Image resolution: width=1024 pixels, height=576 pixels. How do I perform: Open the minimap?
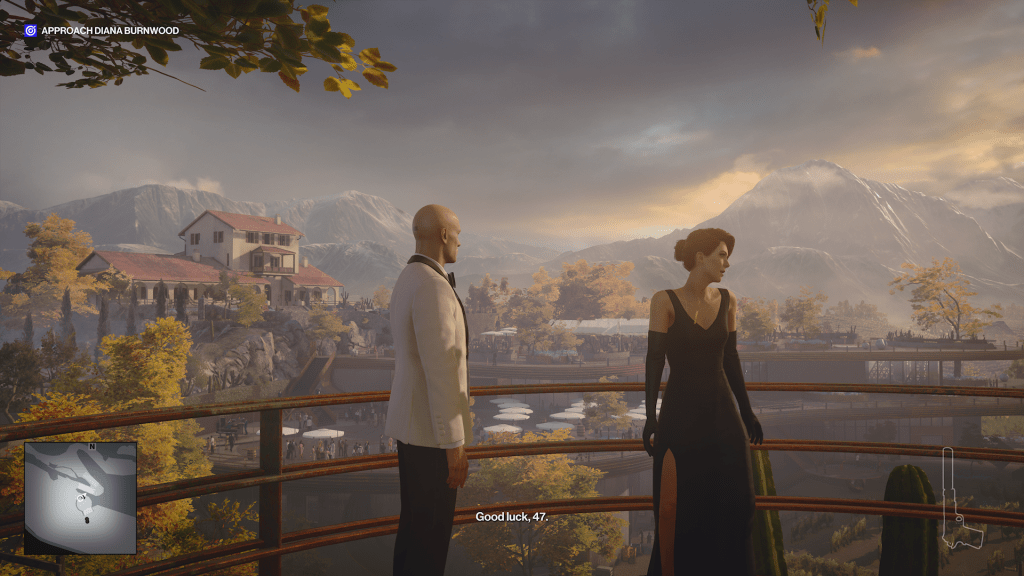click(80, 497)
